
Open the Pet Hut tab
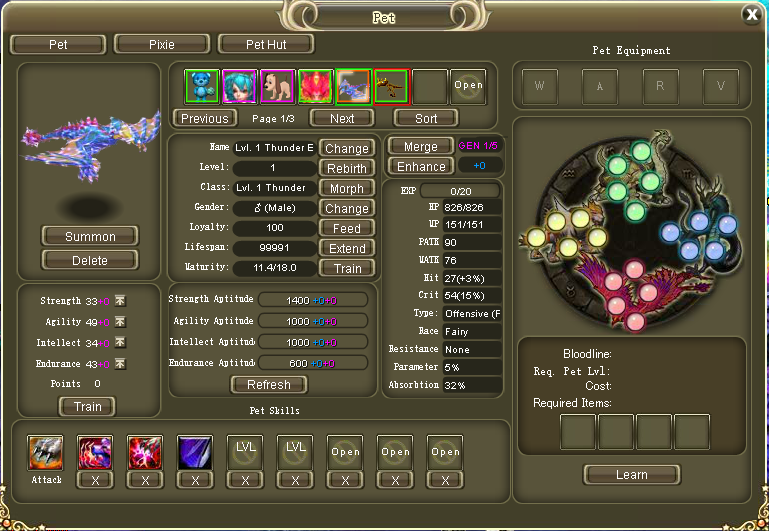pyautogui.click(x=266, y=44)
